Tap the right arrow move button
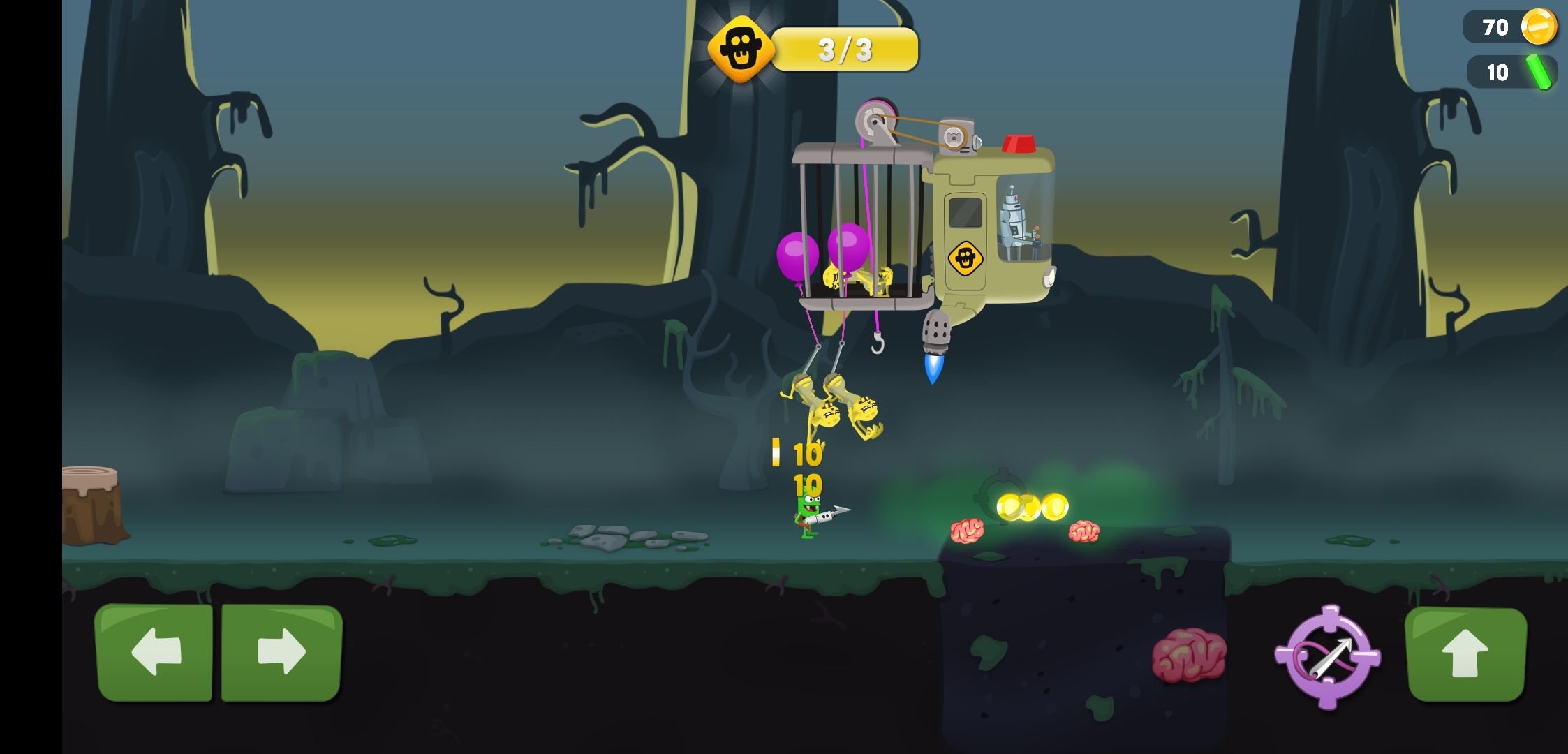1568x754 pixels. coord(281,653)
